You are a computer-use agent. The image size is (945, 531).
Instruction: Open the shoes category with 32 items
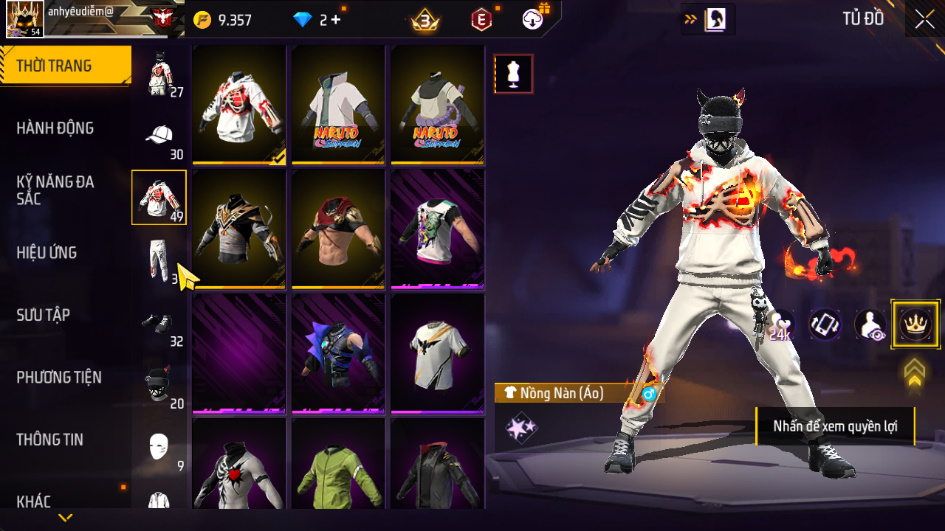point(159,323)
